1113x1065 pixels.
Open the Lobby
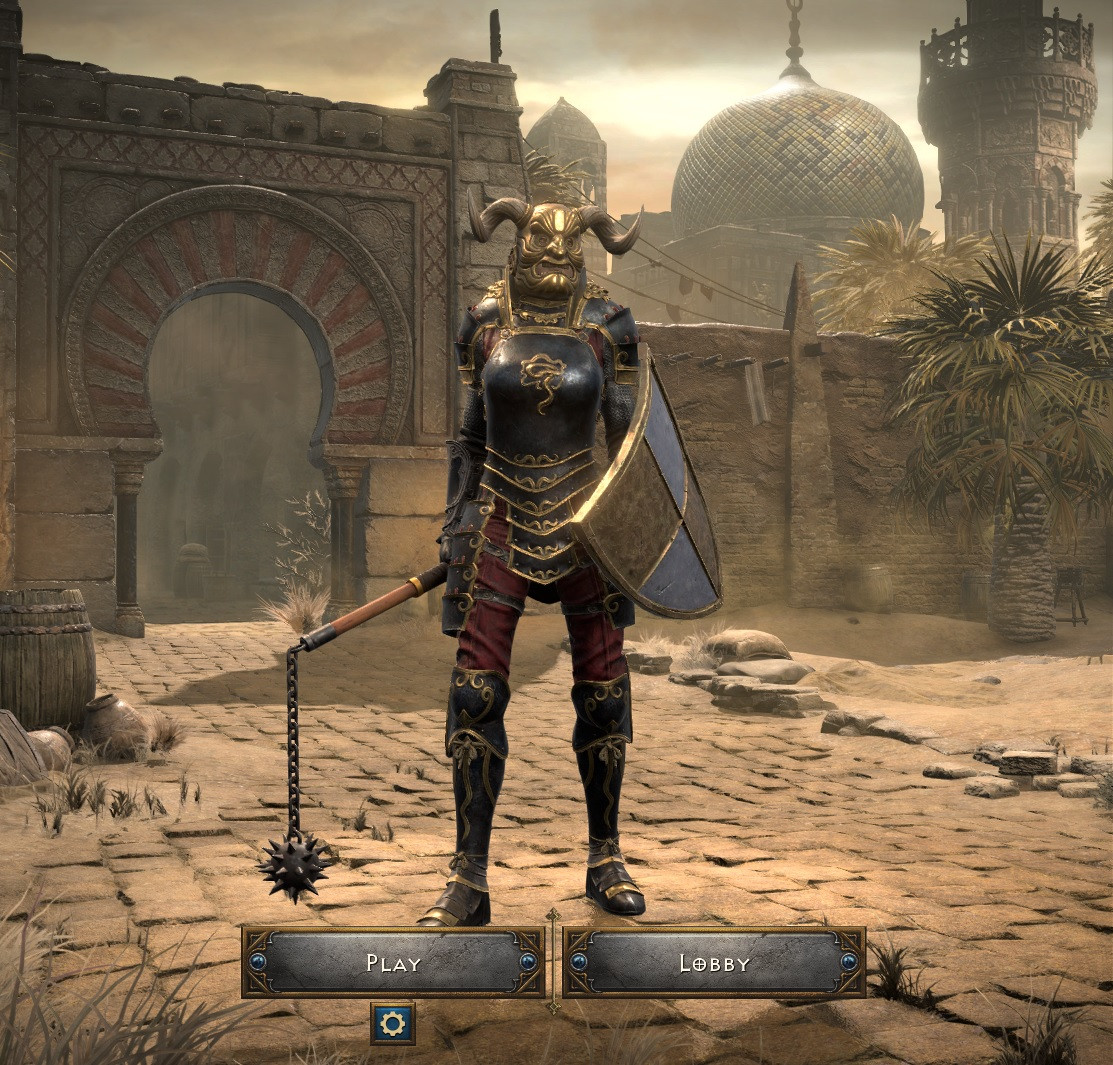click(714, 963)
